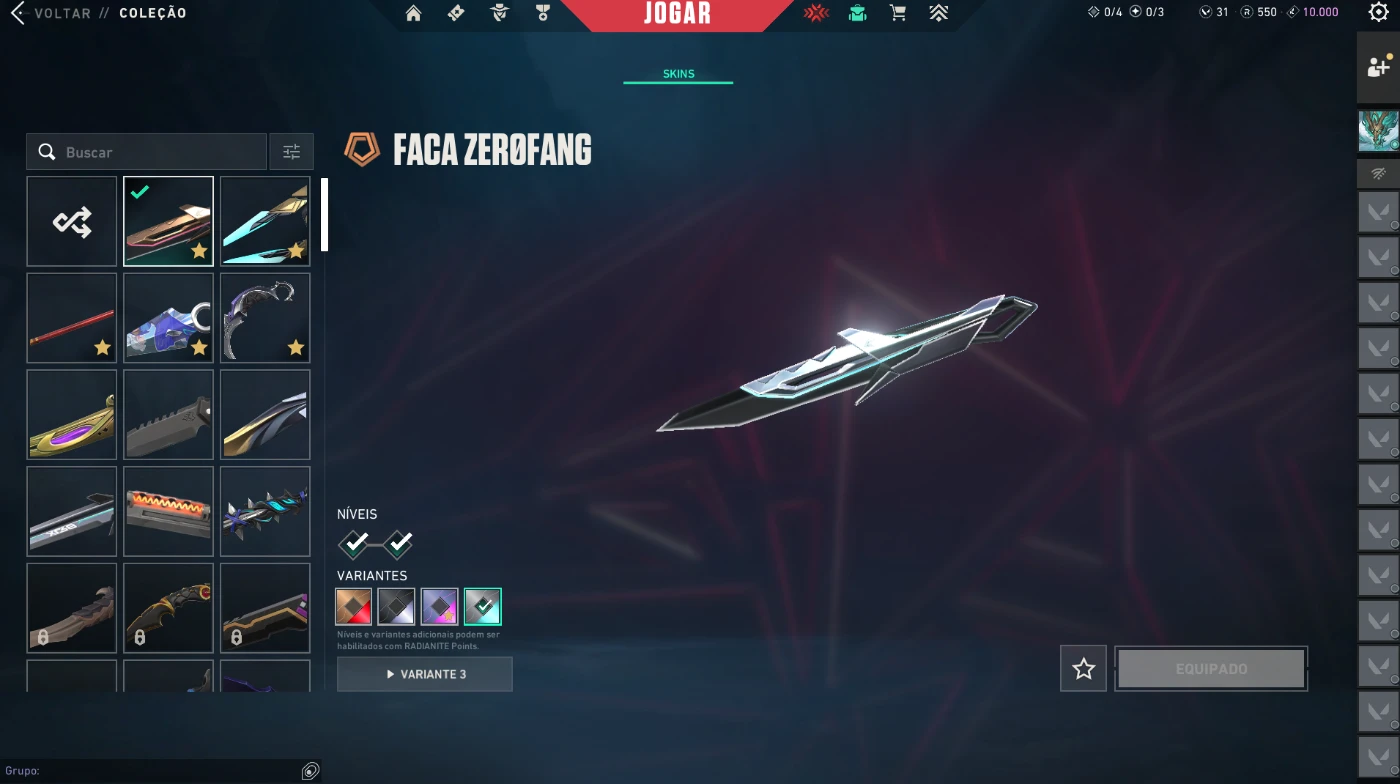Screen dimensions: 1400x784
Task: Choose the purple-pink variant swatch
Action: pyautogui.click(x=440, y=606)
